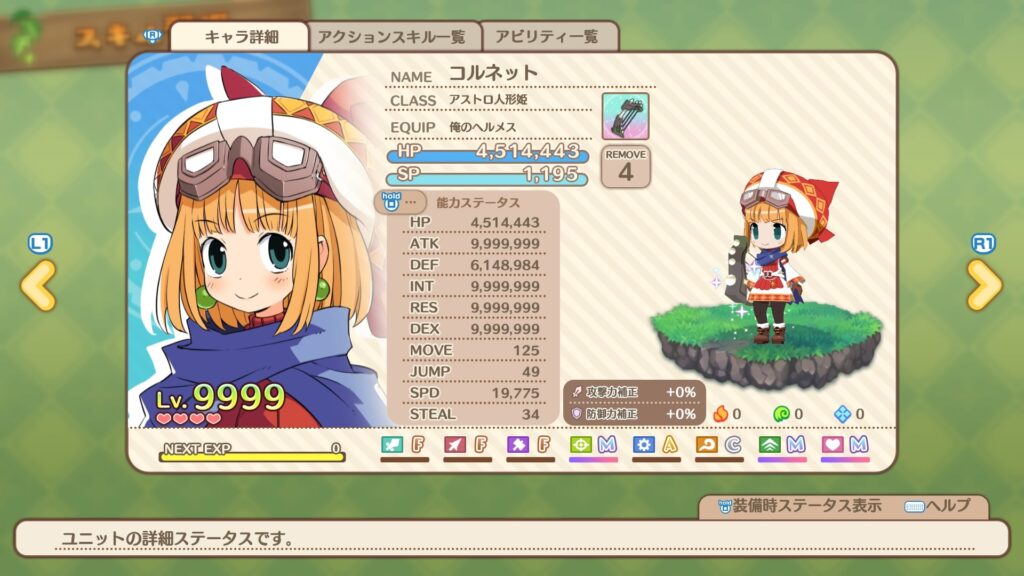Select the green target mastery icon
Image resolution: width=1024 pixels, height=576 pixels.
coord(581,445)
